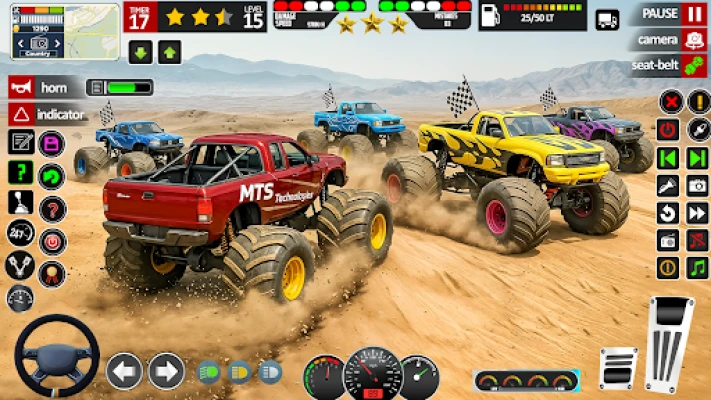Toggle the green headlight icon
The height and width of the screenshot is (400, 711).
pos(209,372)
